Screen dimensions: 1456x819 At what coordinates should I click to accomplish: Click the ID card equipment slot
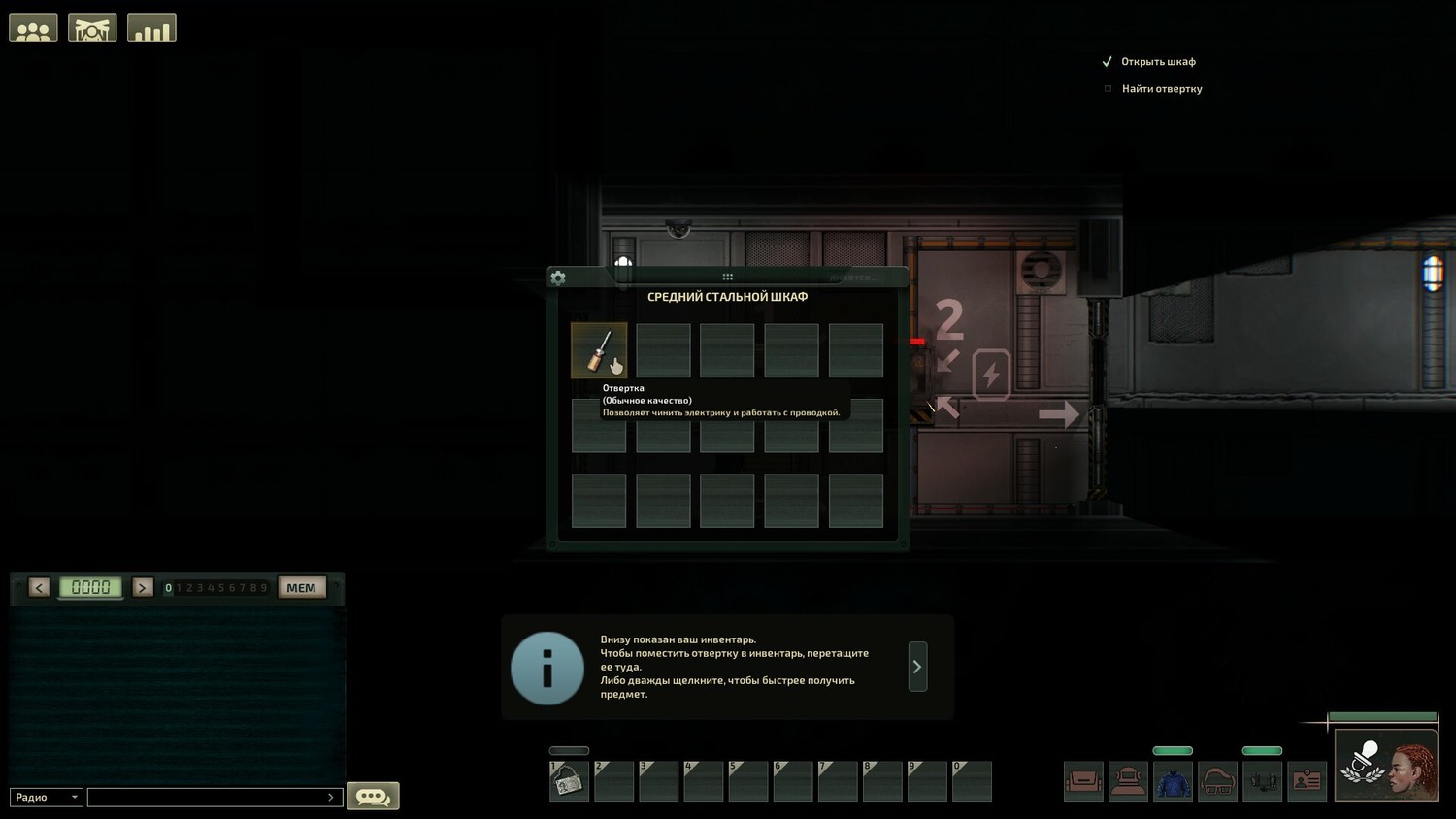point(1307,781)
